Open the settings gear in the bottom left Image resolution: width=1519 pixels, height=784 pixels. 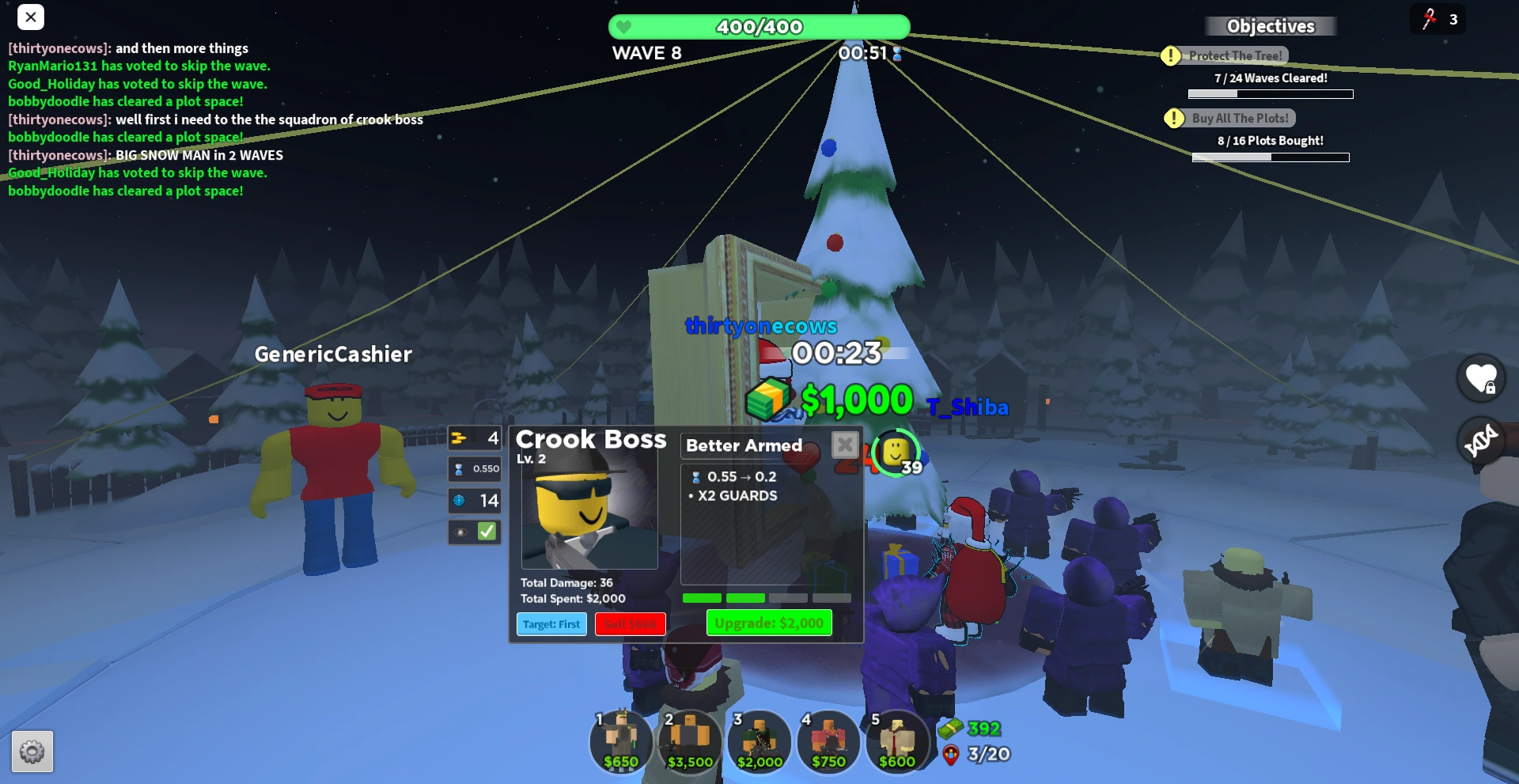tap(31, 752)
